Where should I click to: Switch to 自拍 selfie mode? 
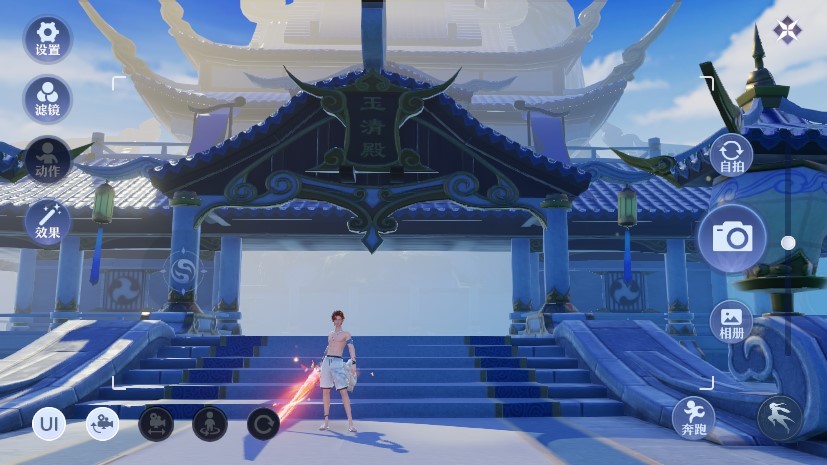tap(732, 156)
